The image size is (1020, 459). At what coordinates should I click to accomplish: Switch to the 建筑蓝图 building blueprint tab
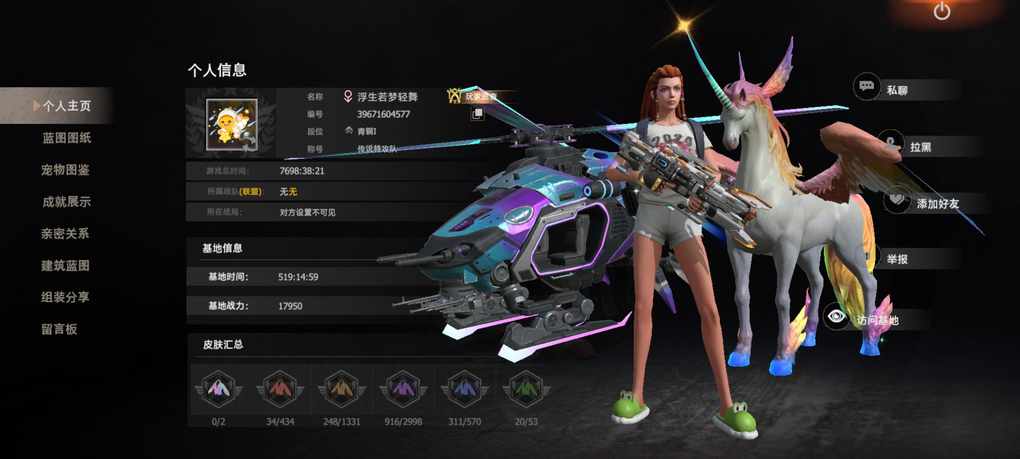pyautogui.click(x=66, y=265)
